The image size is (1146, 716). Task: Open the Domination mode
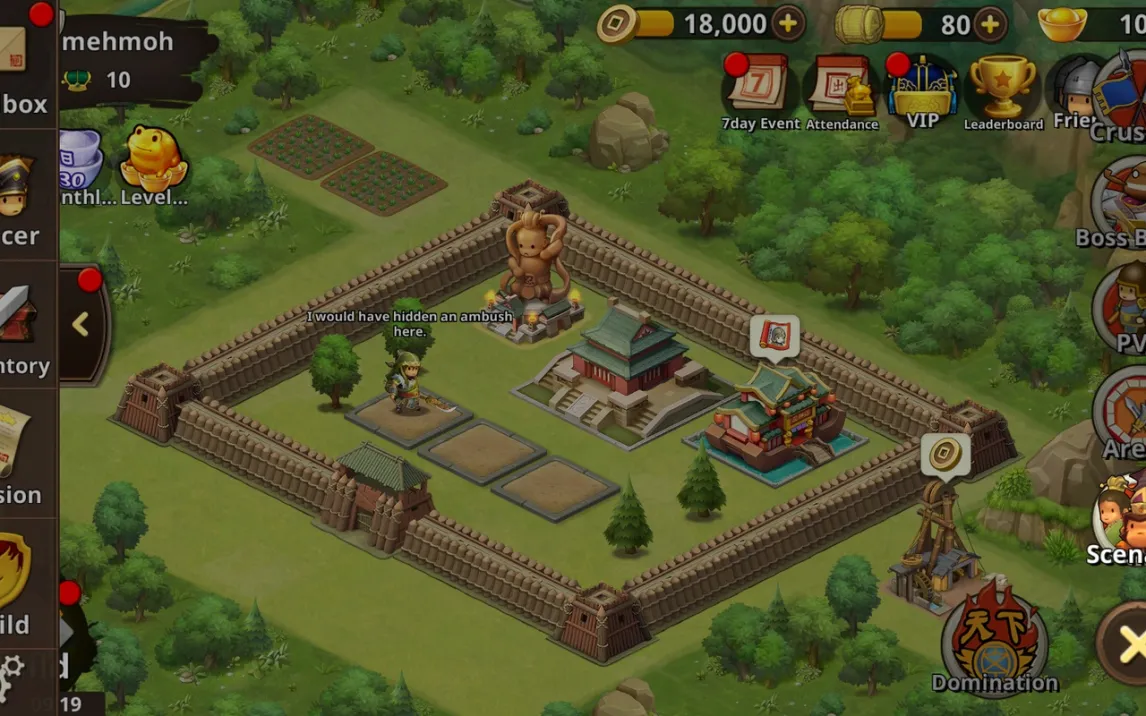pos(994,640)
